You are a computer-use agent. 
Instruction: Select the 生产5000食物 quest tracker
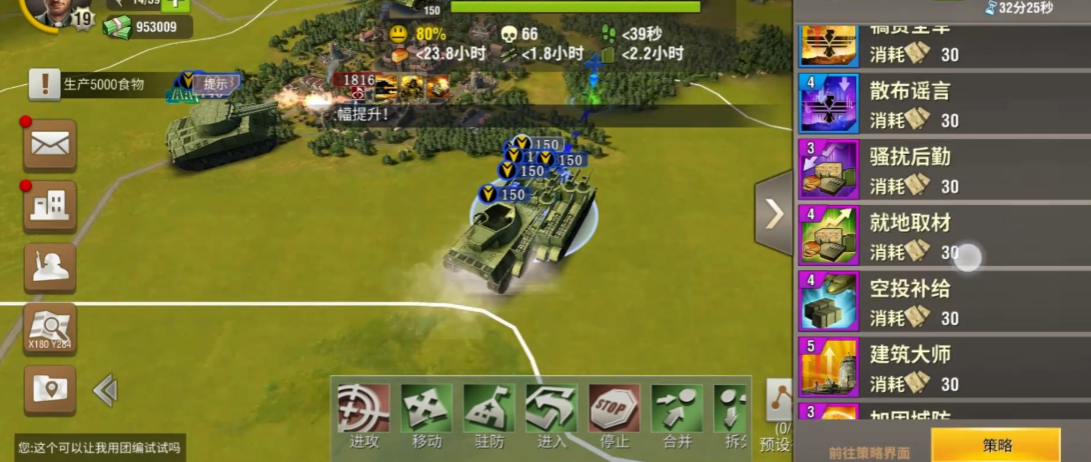[x=100, y=85]
